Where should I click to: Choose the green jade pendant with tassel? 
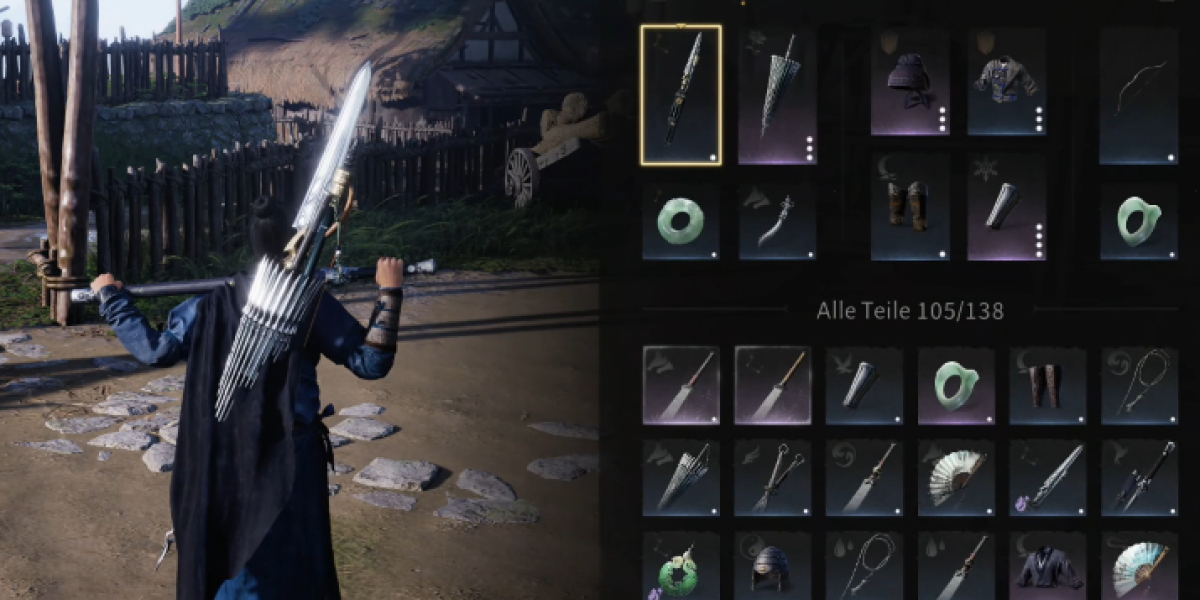click(x=680, y=568)
